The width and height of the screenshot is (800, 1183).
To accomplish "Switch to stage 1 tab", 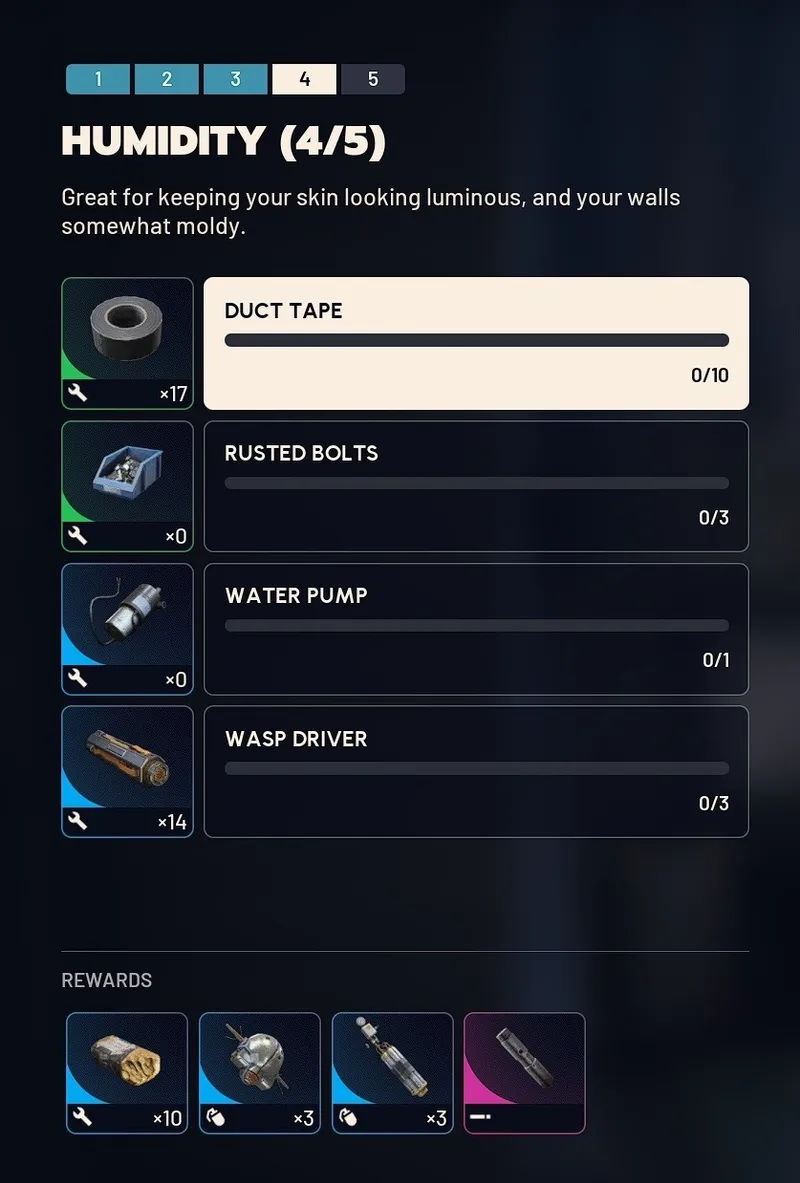I will pyautogui.click(x=98, y=79).
